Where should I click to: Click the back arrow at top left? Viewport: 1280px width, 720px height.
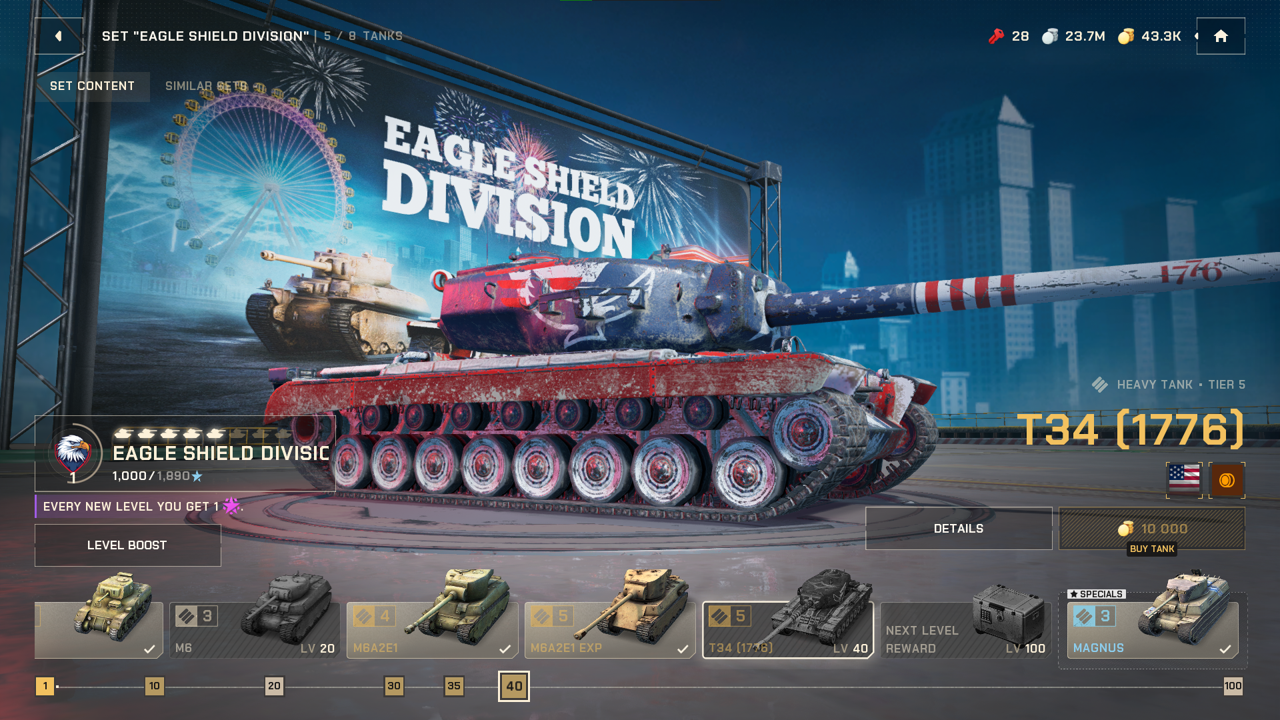(56, 36)
